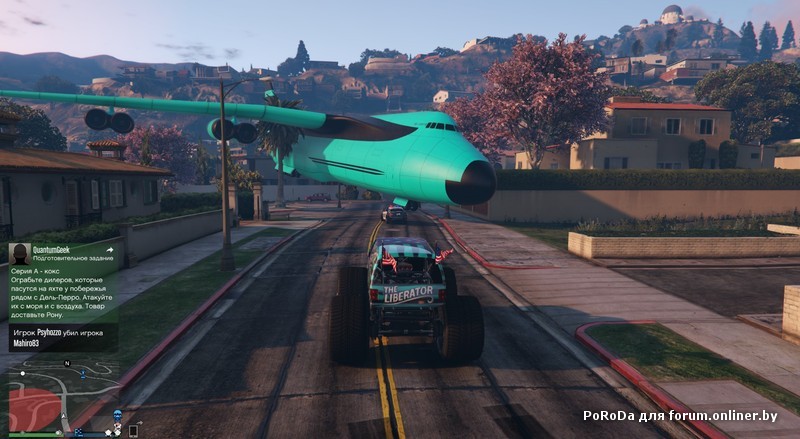Click the phone icon beside the minimap
800x439 pixels.
pyautogui.click(x=133, y=431)
